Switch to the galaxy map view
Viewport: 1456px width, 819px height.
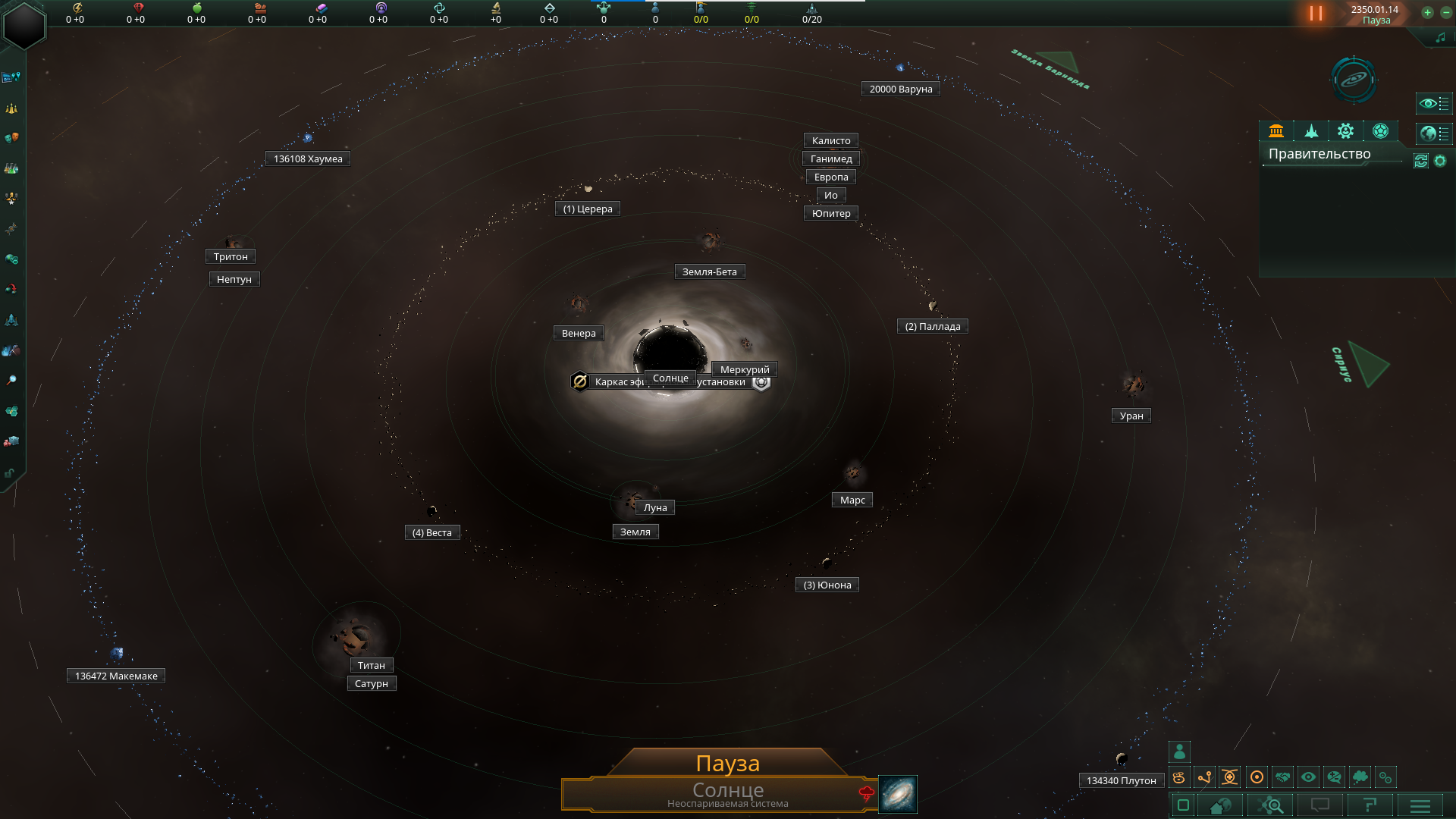1354,80
